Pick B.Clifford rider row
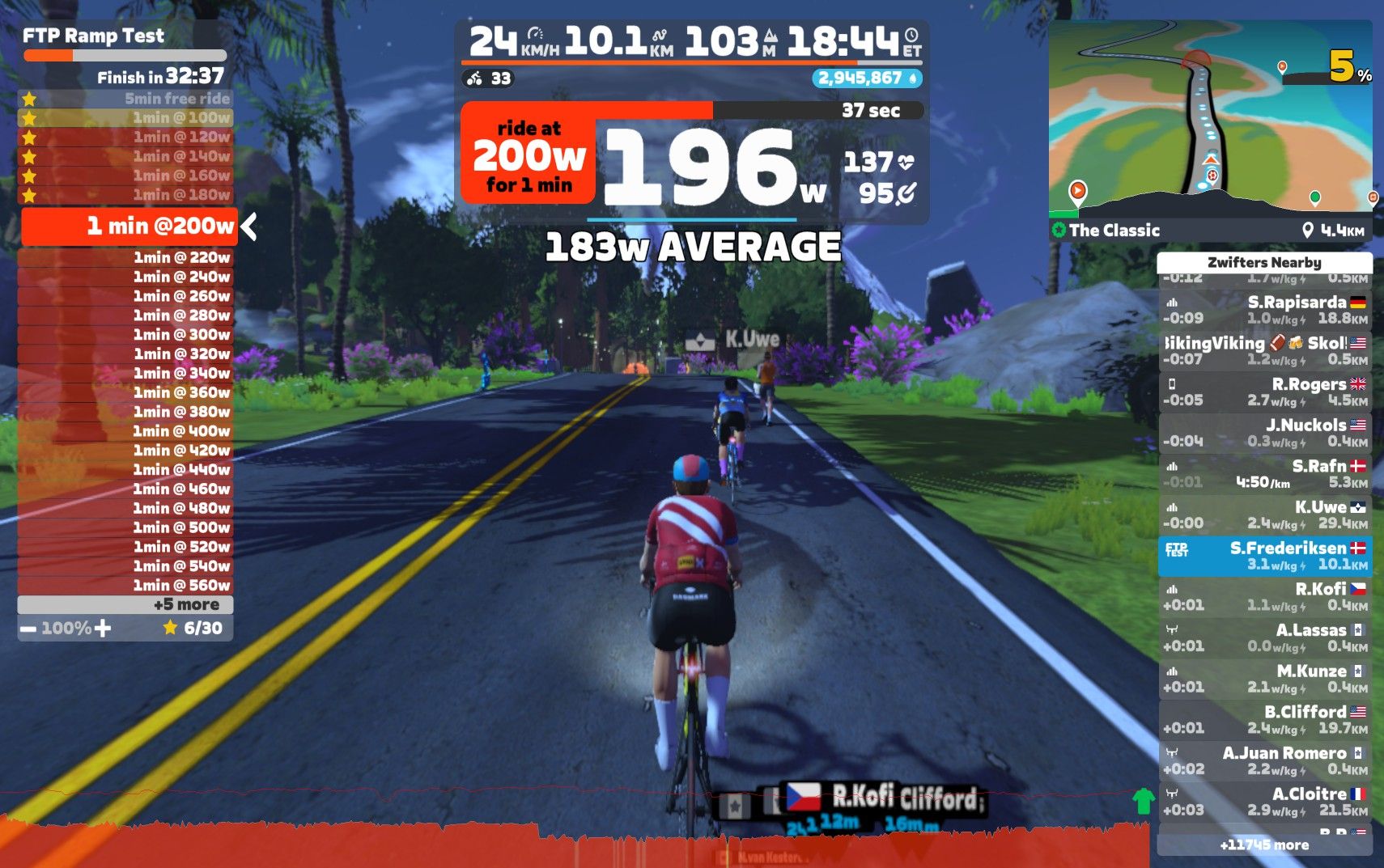1384x868 pixels. click(1264, 720)
